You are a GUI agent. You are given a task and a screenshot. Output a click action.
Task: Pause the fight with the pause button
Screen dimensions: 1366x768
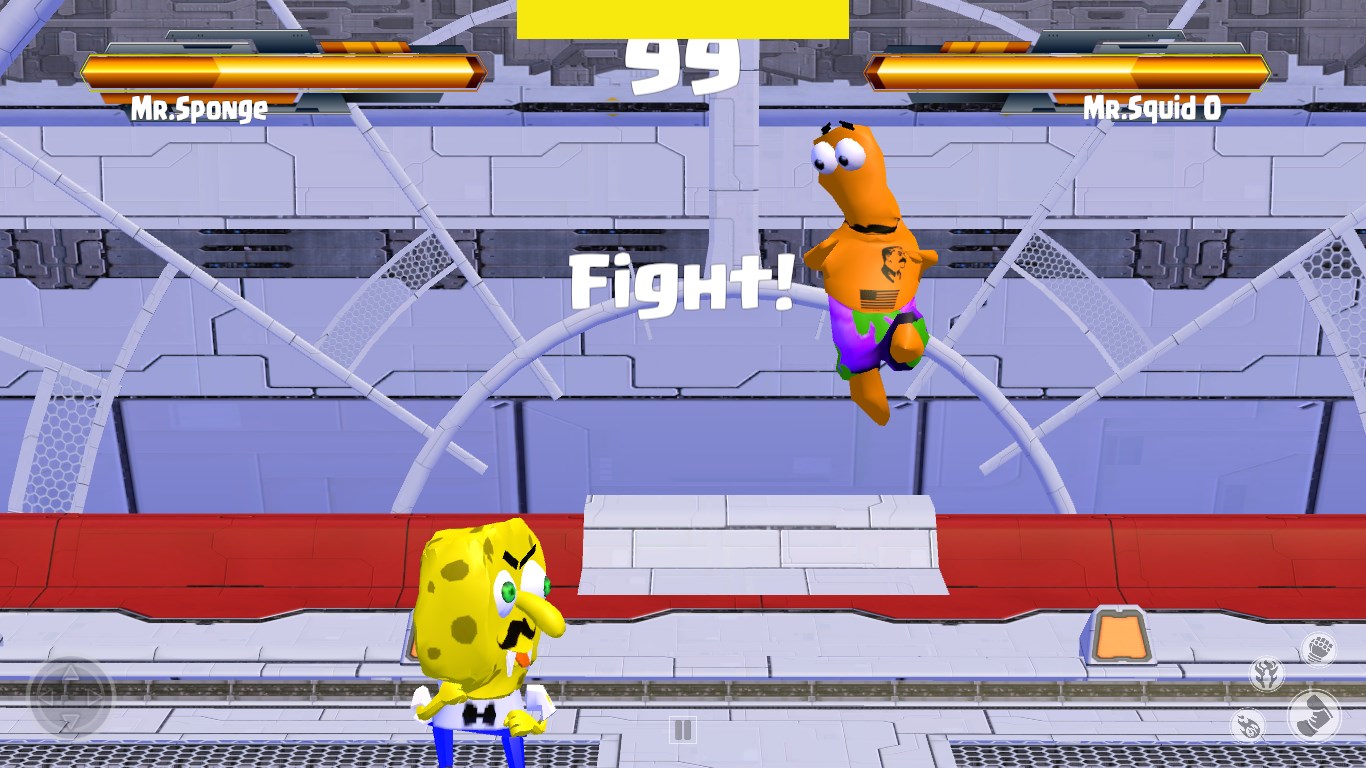click(x=684, y=731)
